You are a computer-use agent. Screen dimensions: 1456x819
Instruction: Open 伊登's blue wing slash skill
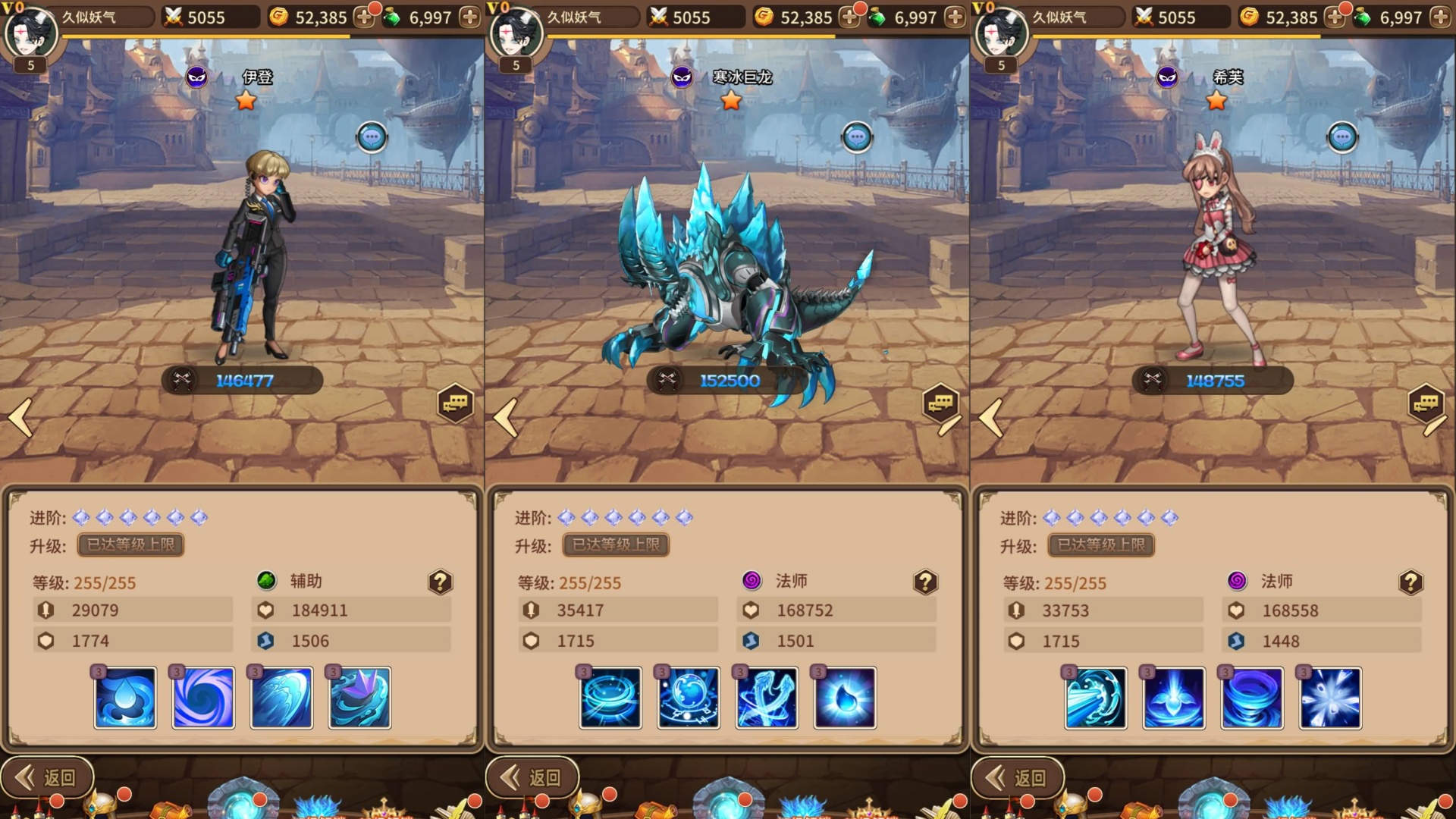pyautogui.click(x=281, y=698)
